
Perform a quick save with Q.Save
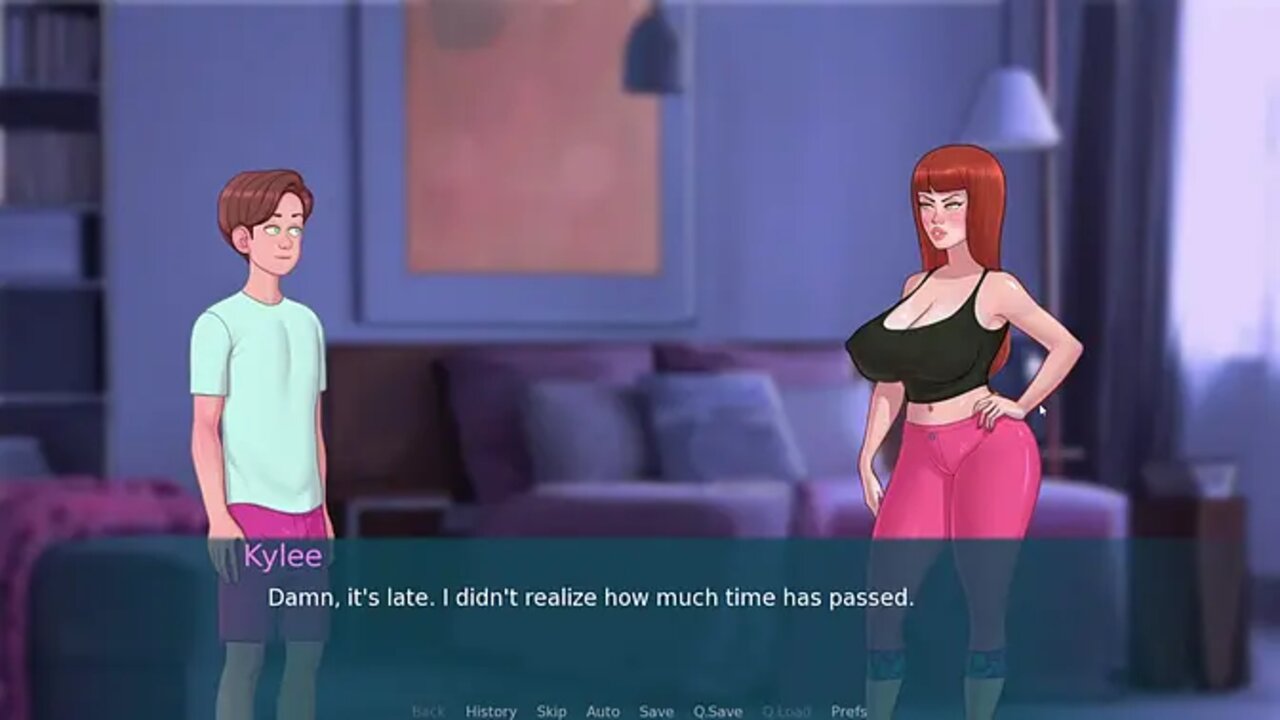pyautogui.click(x=718, y=711)
